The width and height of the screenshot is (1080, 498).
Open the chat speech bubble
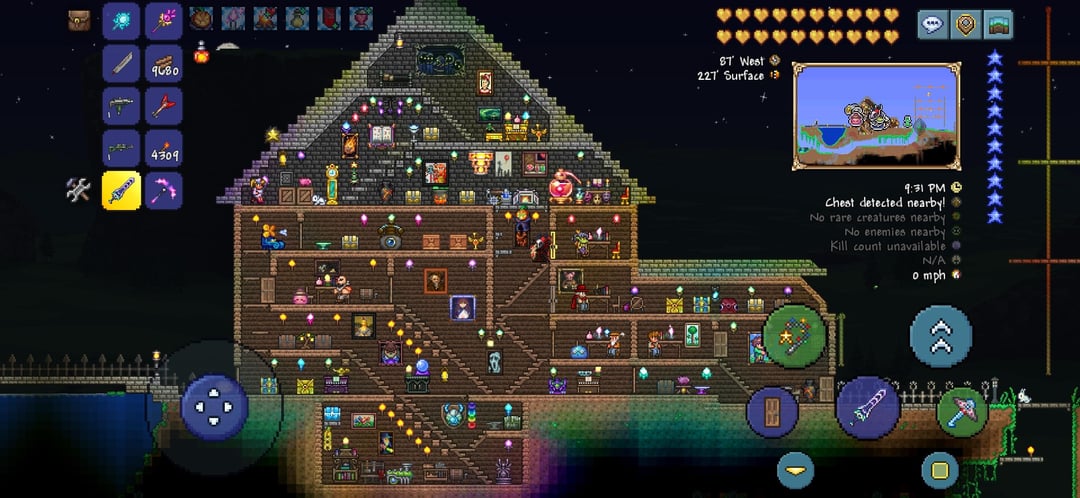[933, 25]
